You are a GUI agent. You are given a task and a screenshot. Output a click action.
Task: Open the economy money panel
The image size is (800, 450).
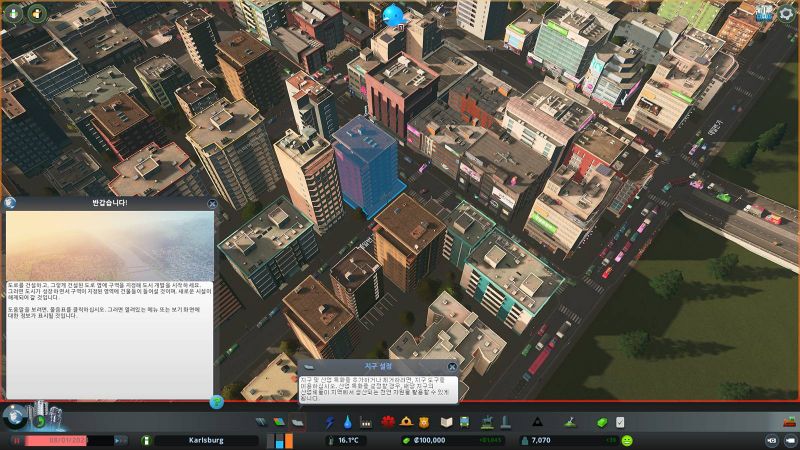[x=599, y=422]
